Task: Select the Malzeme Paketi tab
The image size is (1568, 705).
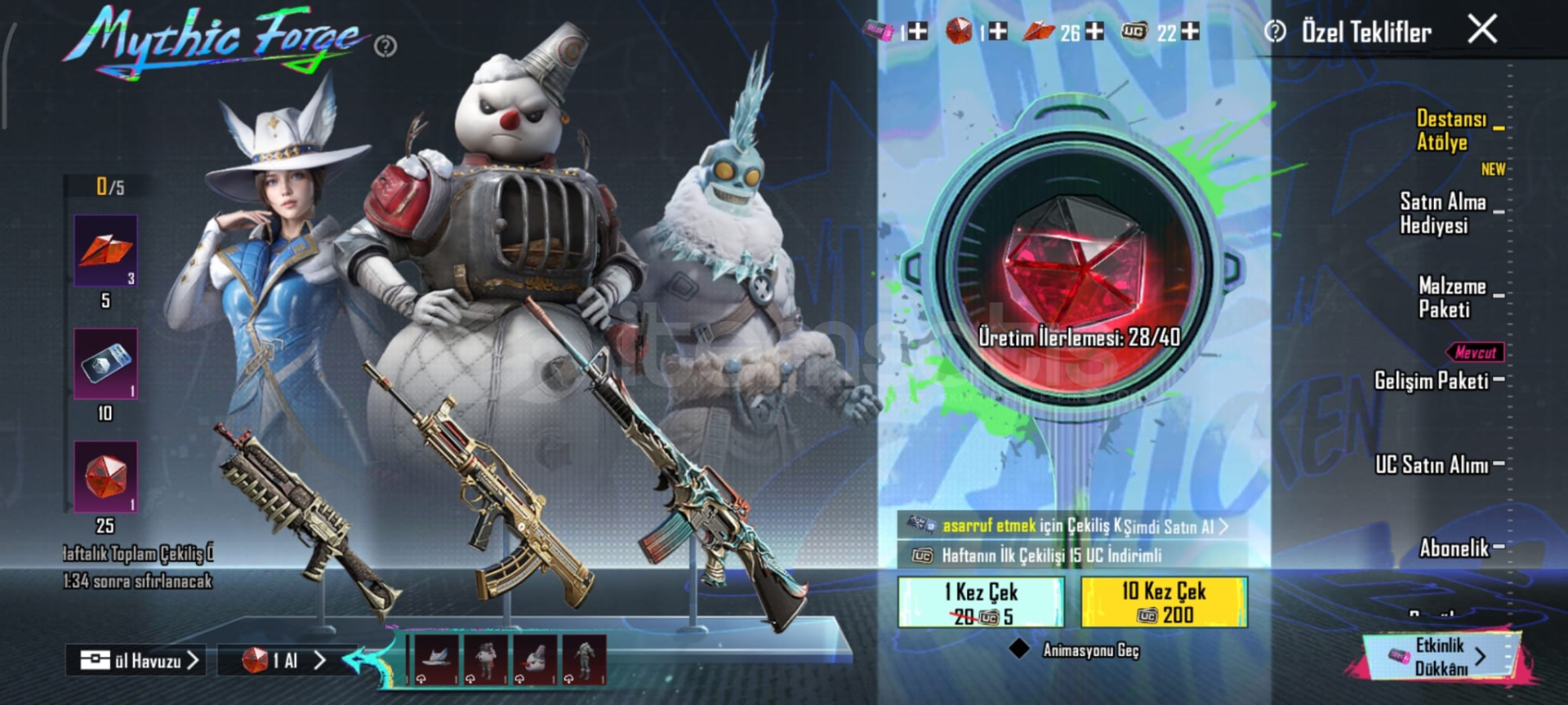Action: click(x=1451, y=297)
